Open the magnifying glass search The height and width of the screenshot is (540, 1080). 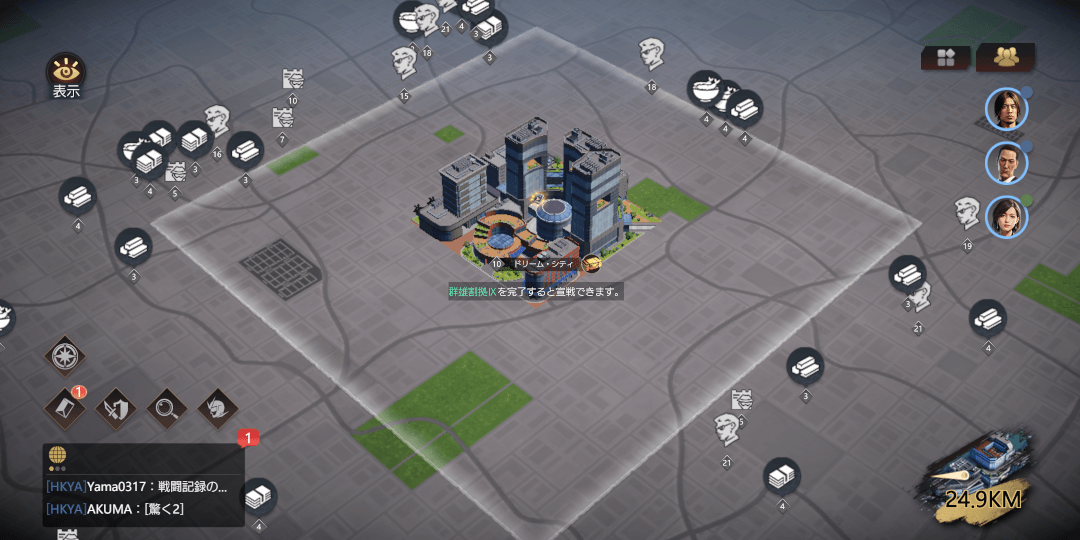coord(166,407)
